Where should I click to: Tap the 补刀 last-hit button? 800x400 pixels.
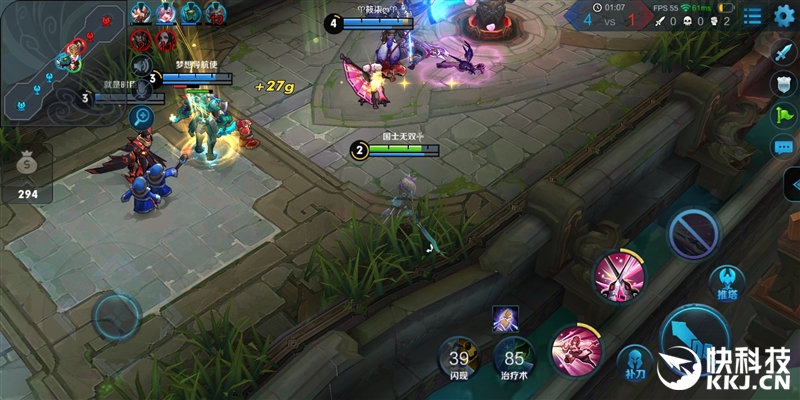[634, 364]
